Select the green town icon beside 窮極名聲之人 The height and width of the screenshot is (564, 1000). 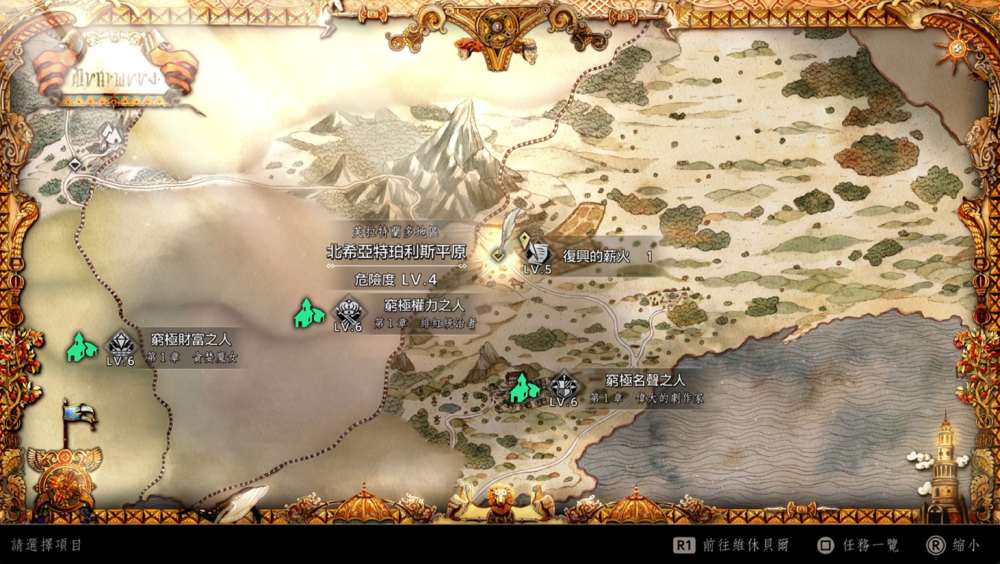pos(522,387)
